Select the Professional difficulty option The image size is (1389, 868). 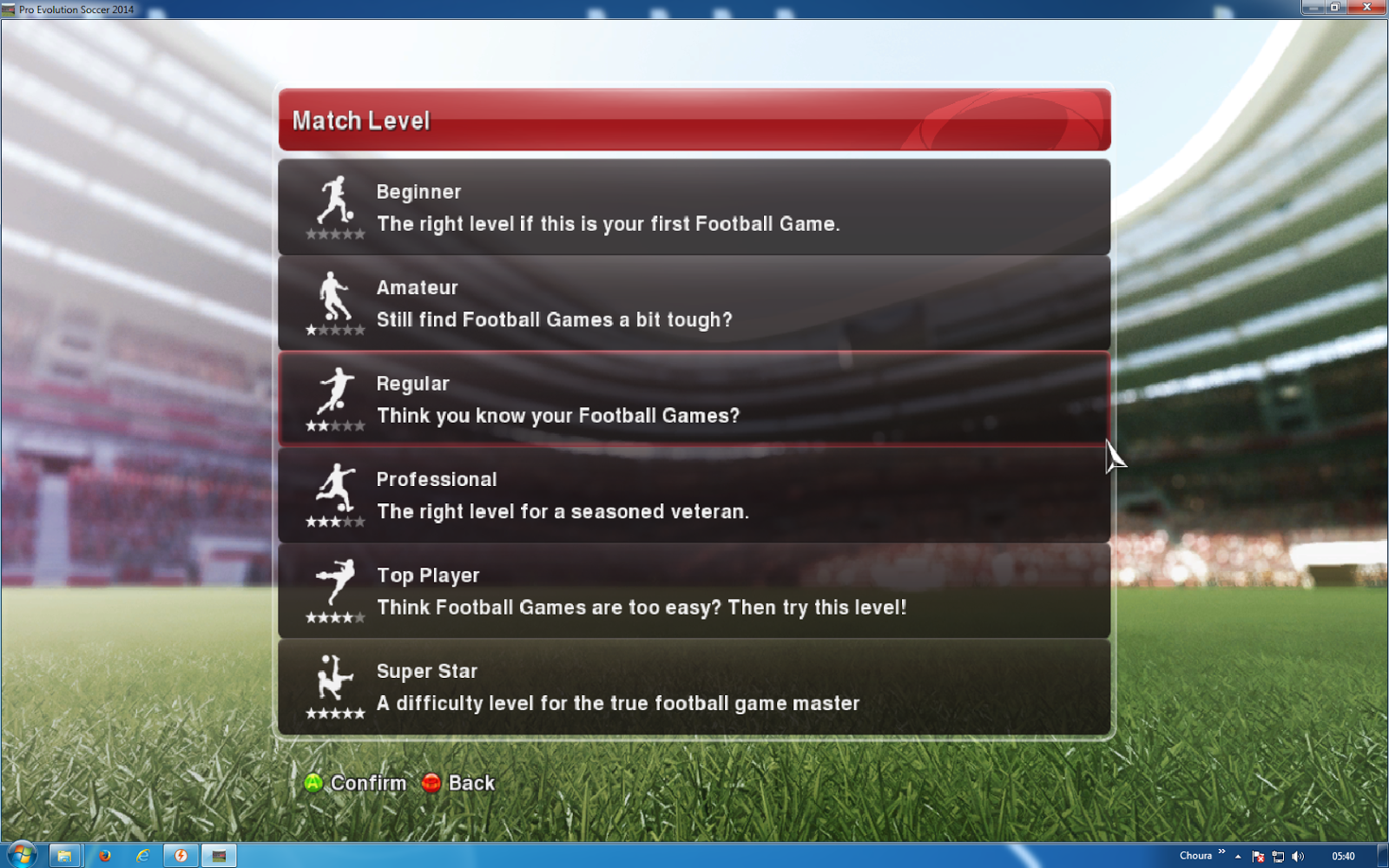coord(694,495)
